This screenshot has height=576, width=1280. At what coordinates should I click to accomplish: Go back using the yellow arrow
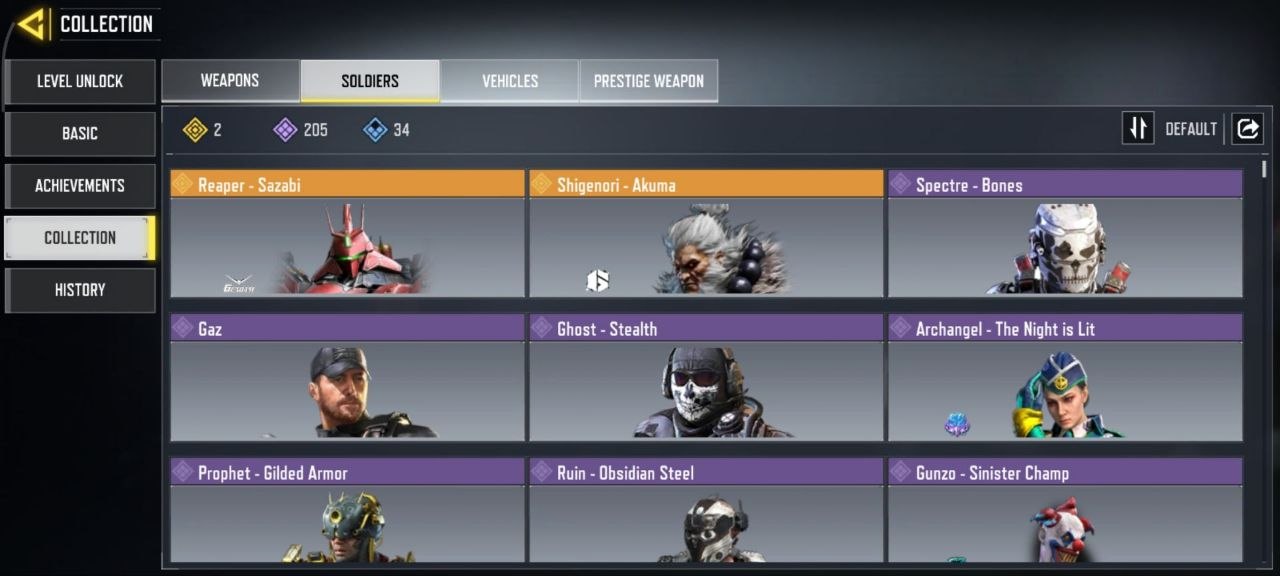(32, 24)
